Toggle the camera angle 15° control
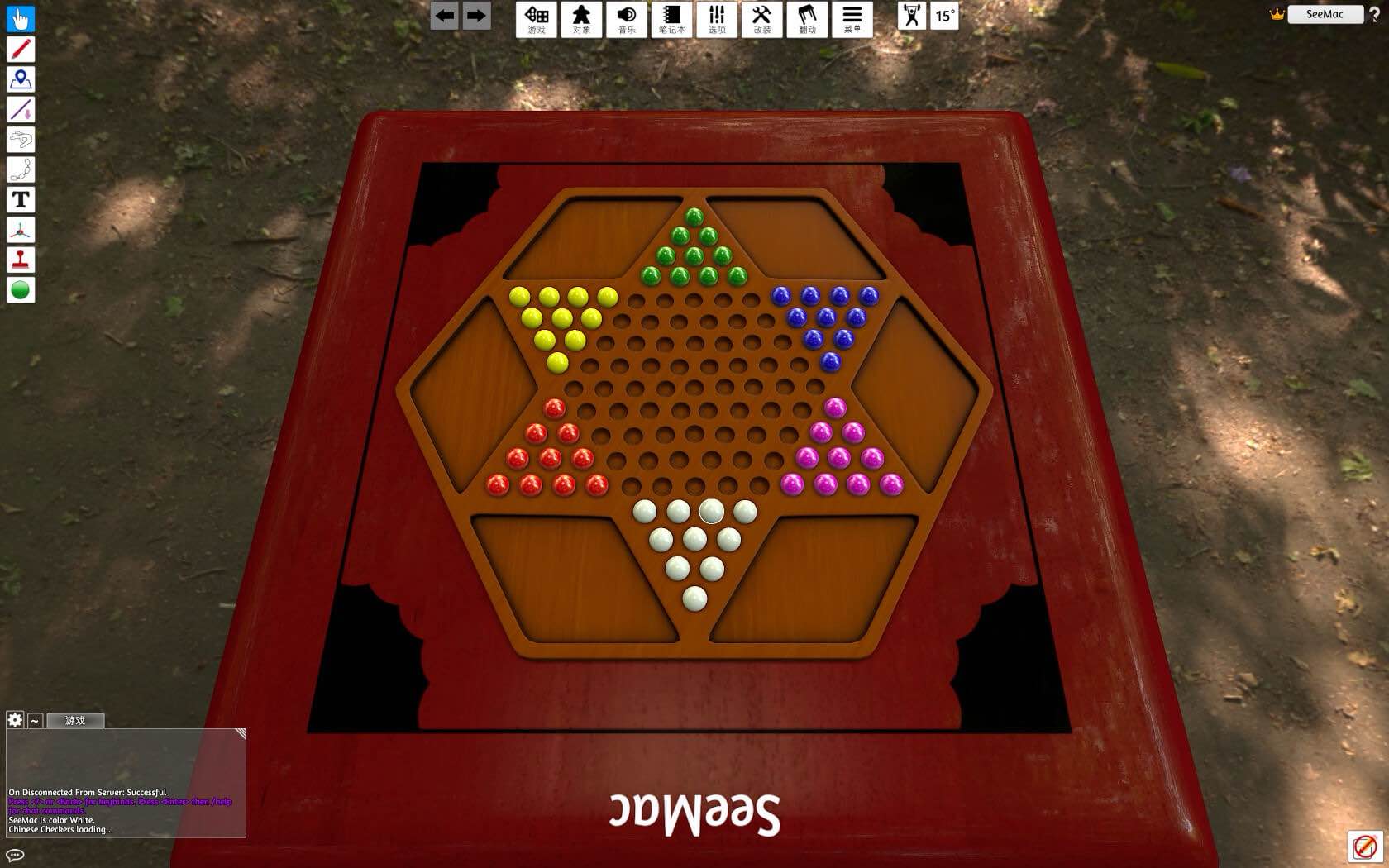 [943, 17]
